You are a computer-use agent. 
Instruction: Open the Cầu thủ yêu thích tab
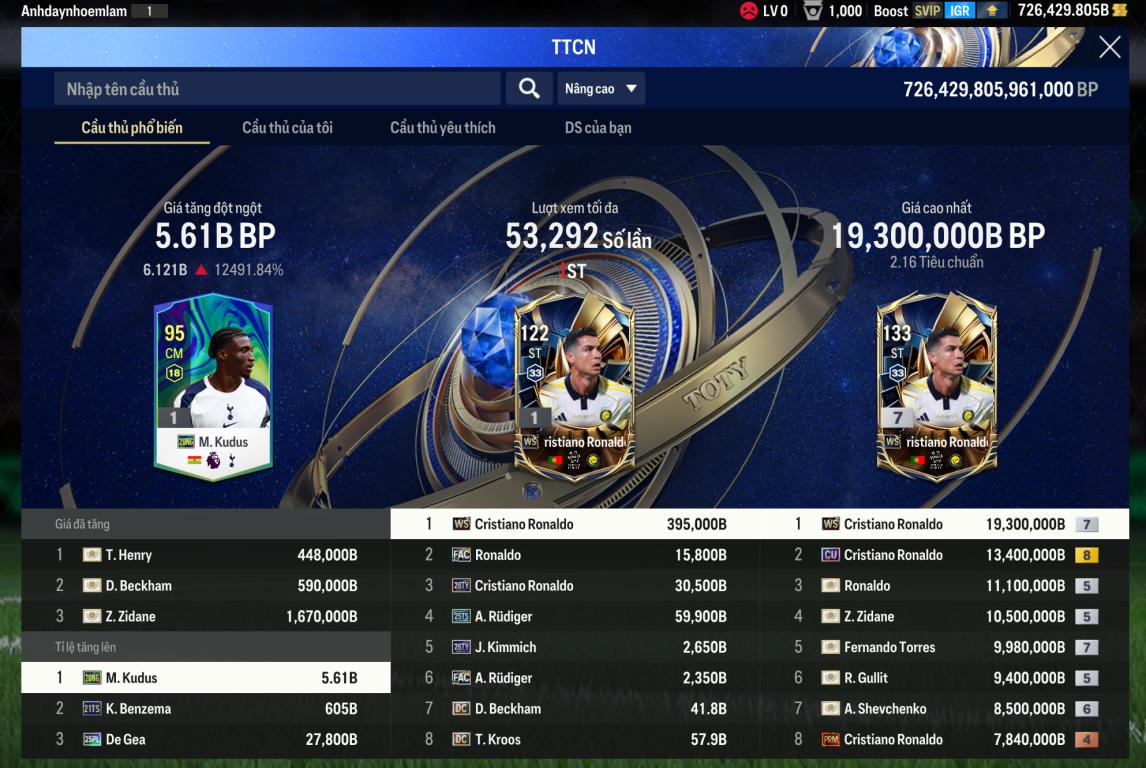tap(442, 128)
